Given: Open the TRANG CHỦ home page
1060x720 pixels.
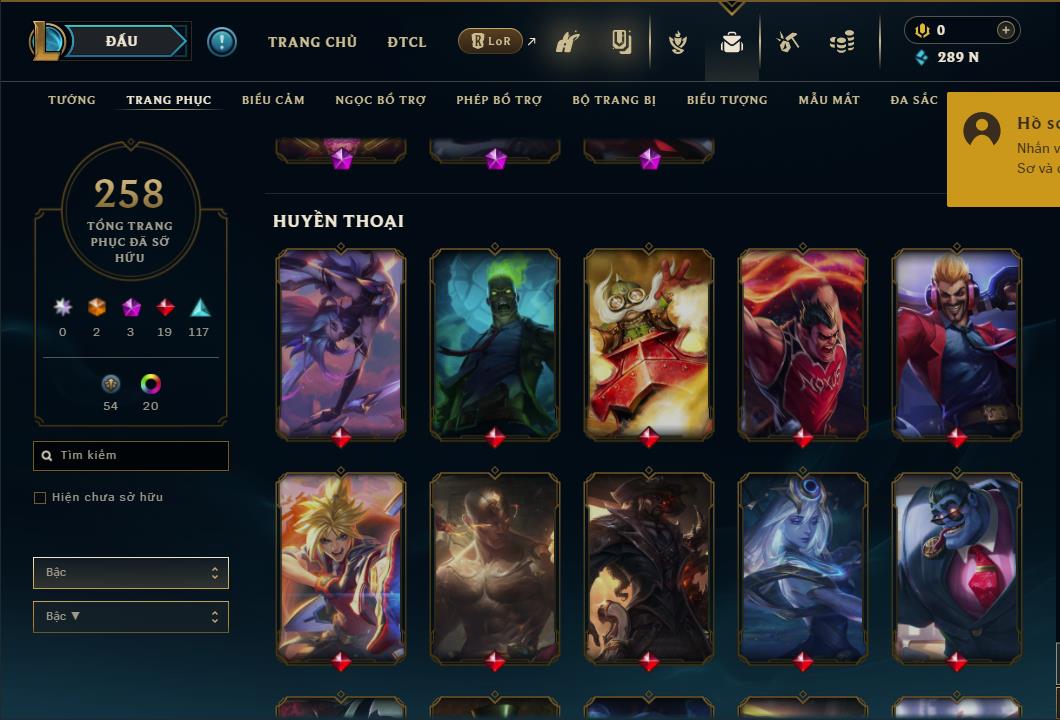Looking at the screenshot, I should pos(312,42).
